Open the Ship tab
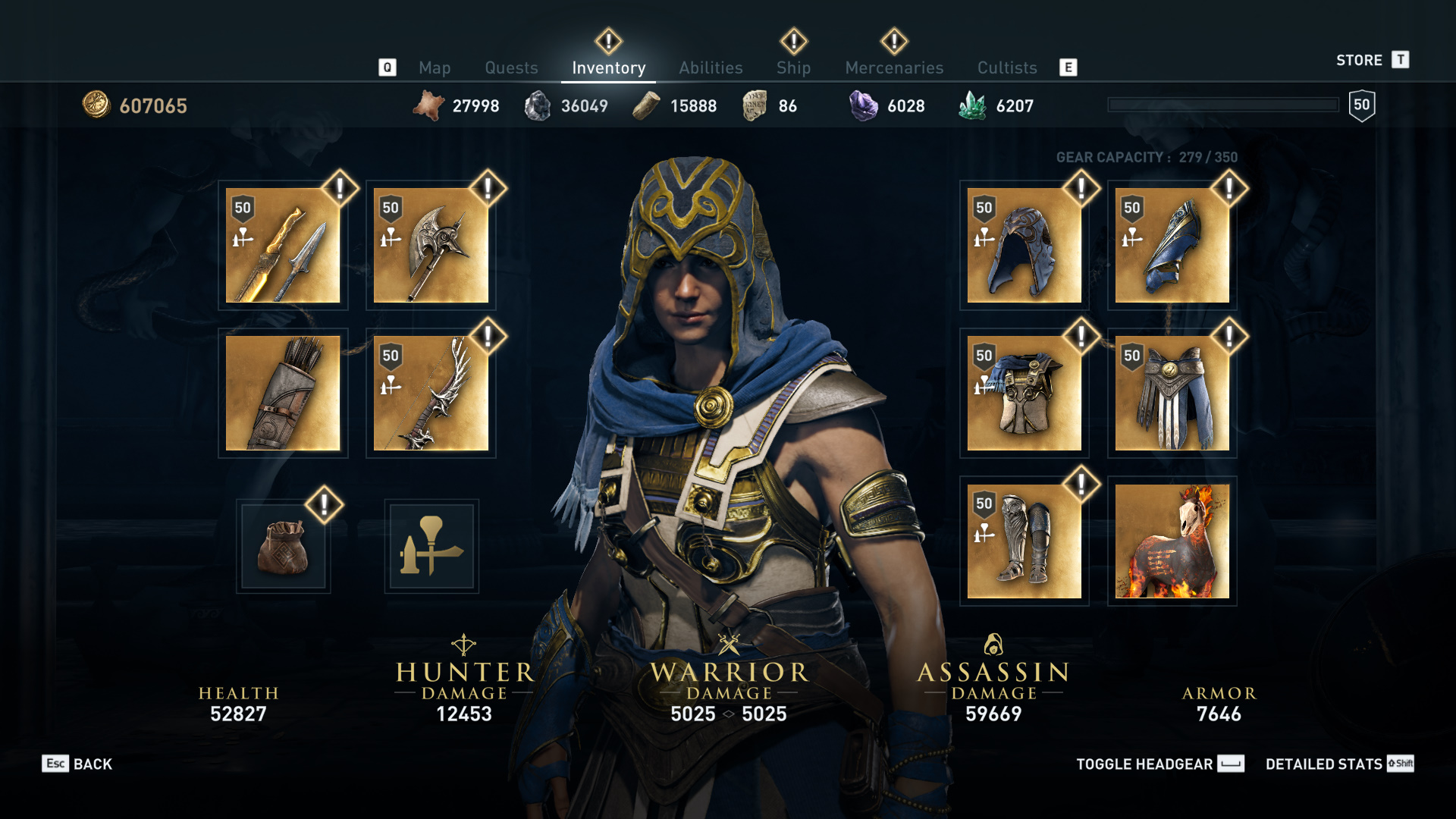This screenshot has width=1456, height=819. pyautogui.click(x=793, y=68)
